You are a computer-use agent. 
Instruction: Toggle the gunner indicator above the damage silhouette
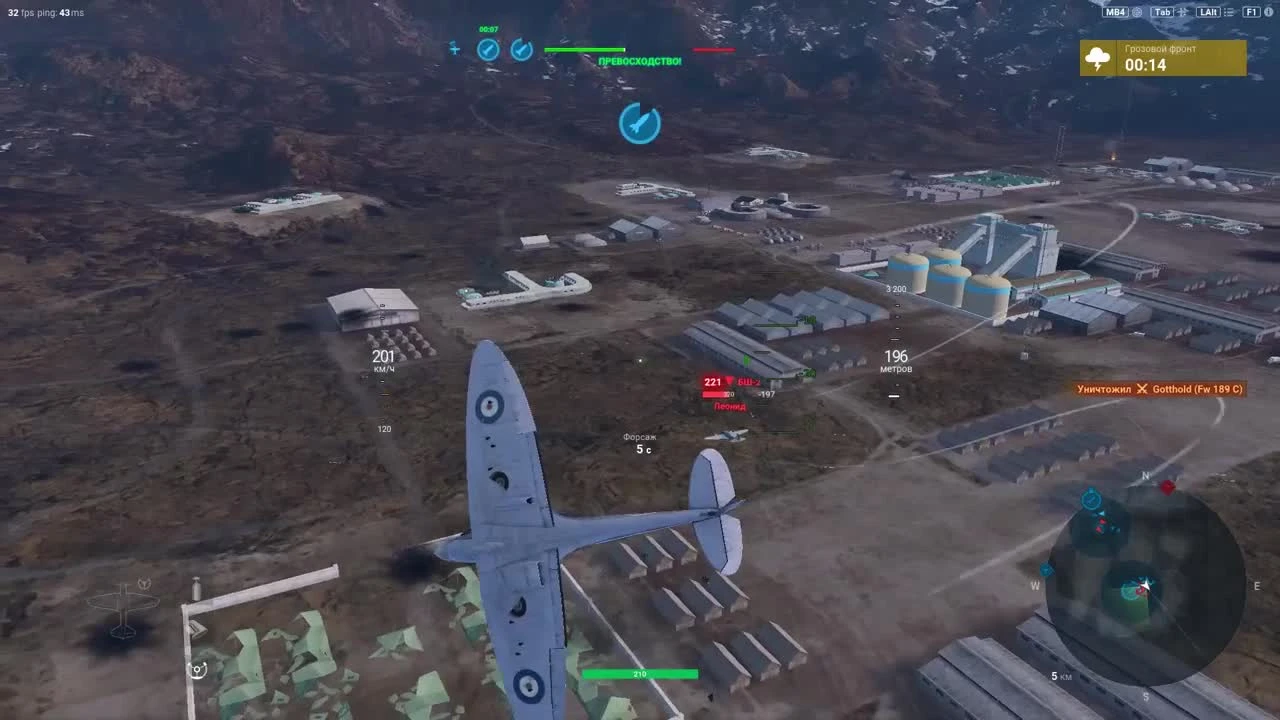tap(144, 583)
